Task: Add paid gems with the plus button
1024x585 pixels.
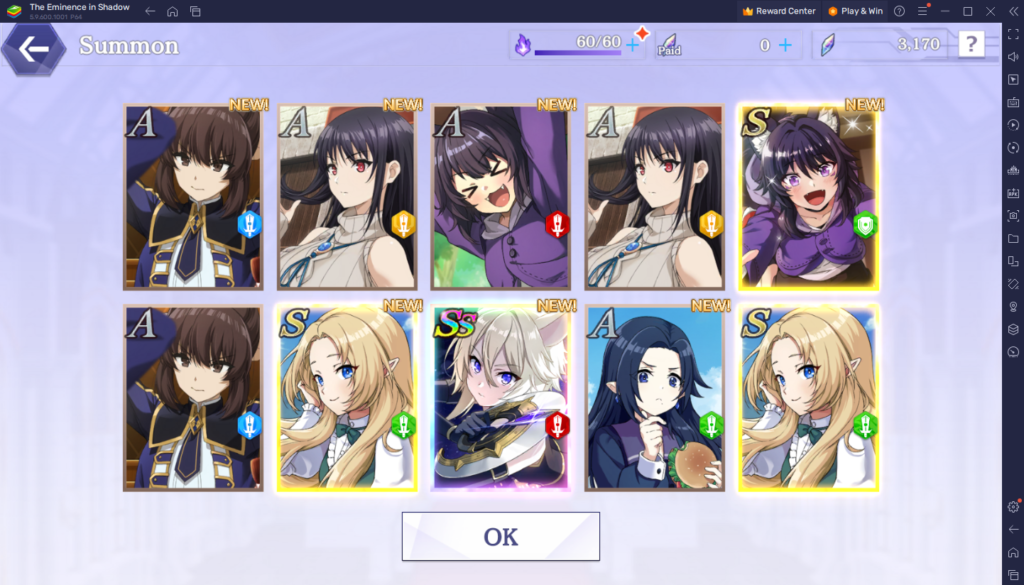Action: point(785,45)
